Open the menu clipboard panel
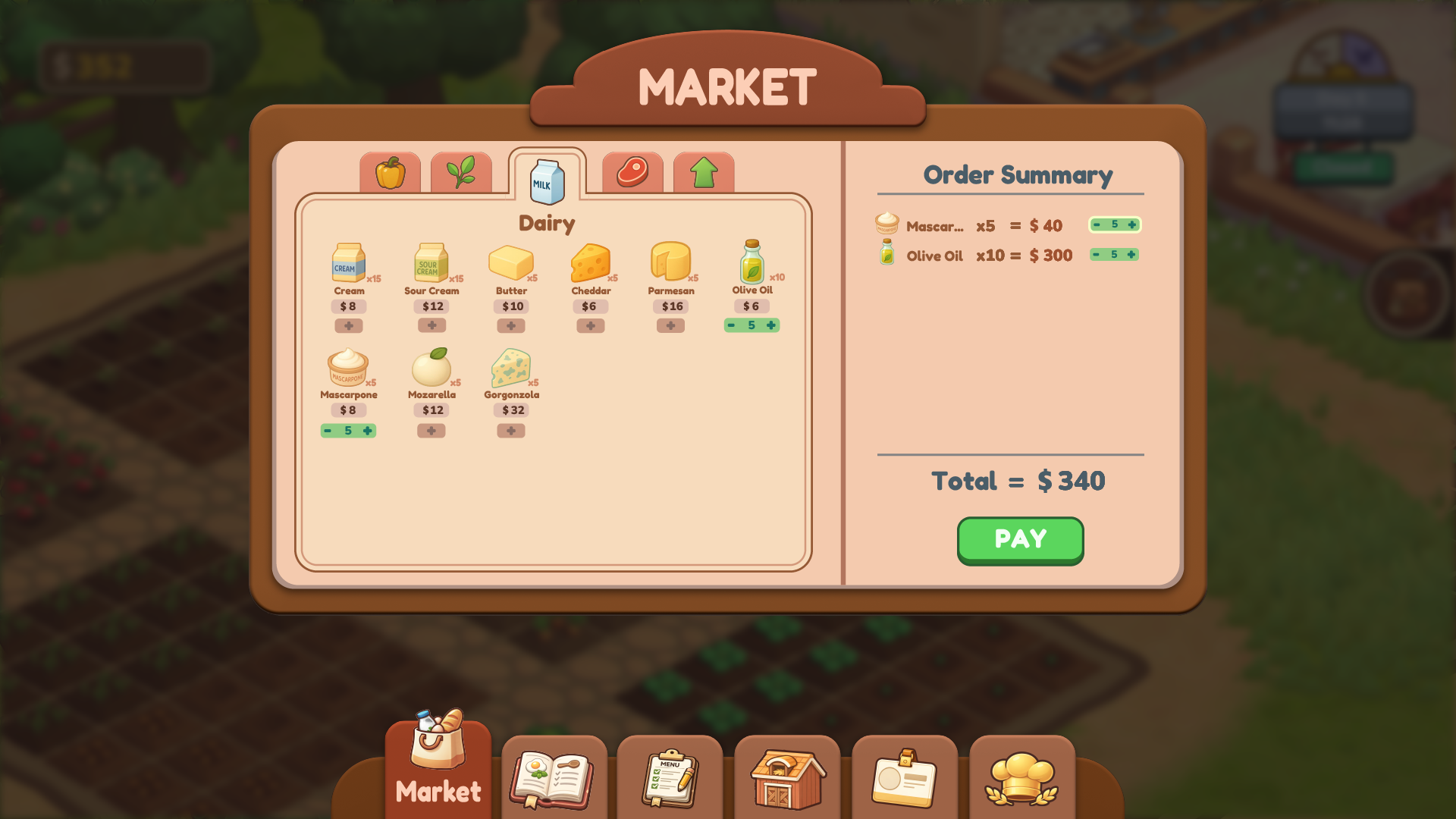The image size is (1456, 819). [670, 777]
